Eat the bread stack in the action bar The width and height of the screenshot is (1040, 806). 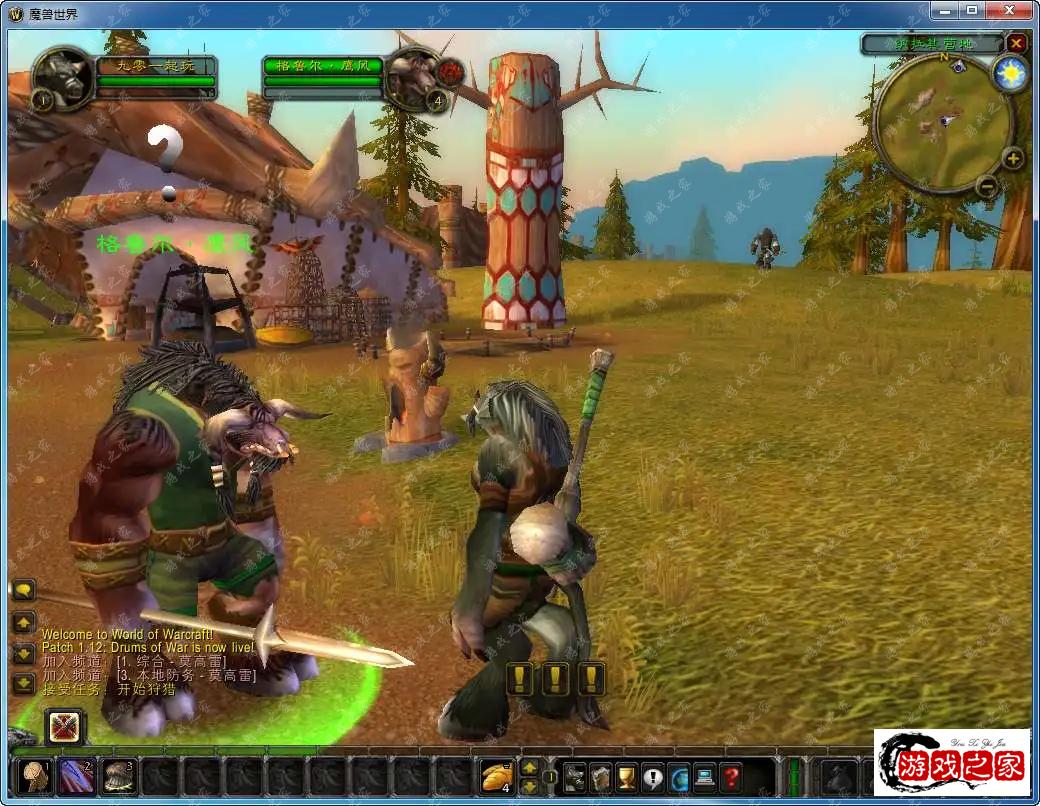coord(496,776)
